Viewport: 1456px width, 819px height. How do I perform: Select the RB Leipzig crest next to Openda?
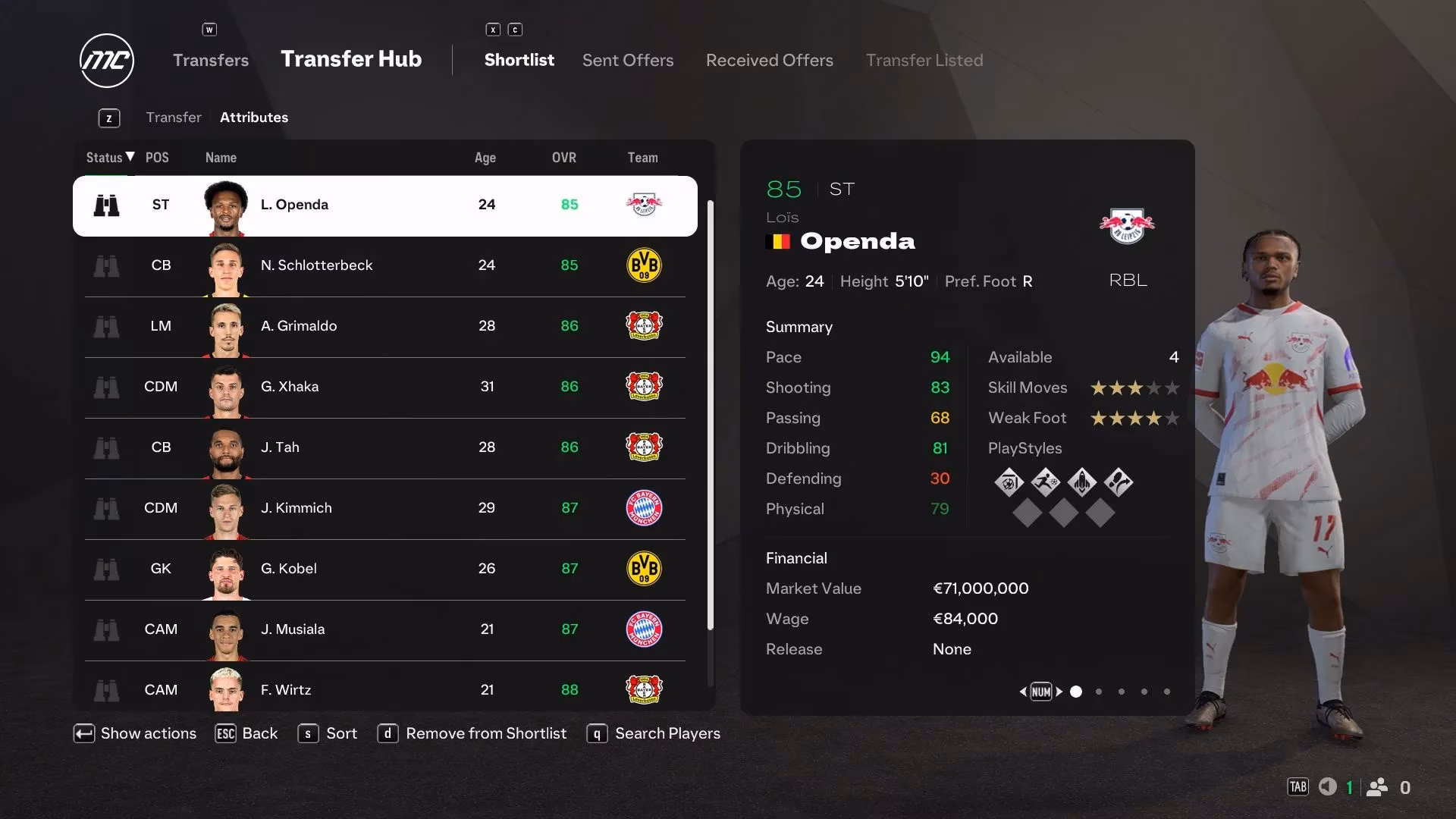[644, 205]
